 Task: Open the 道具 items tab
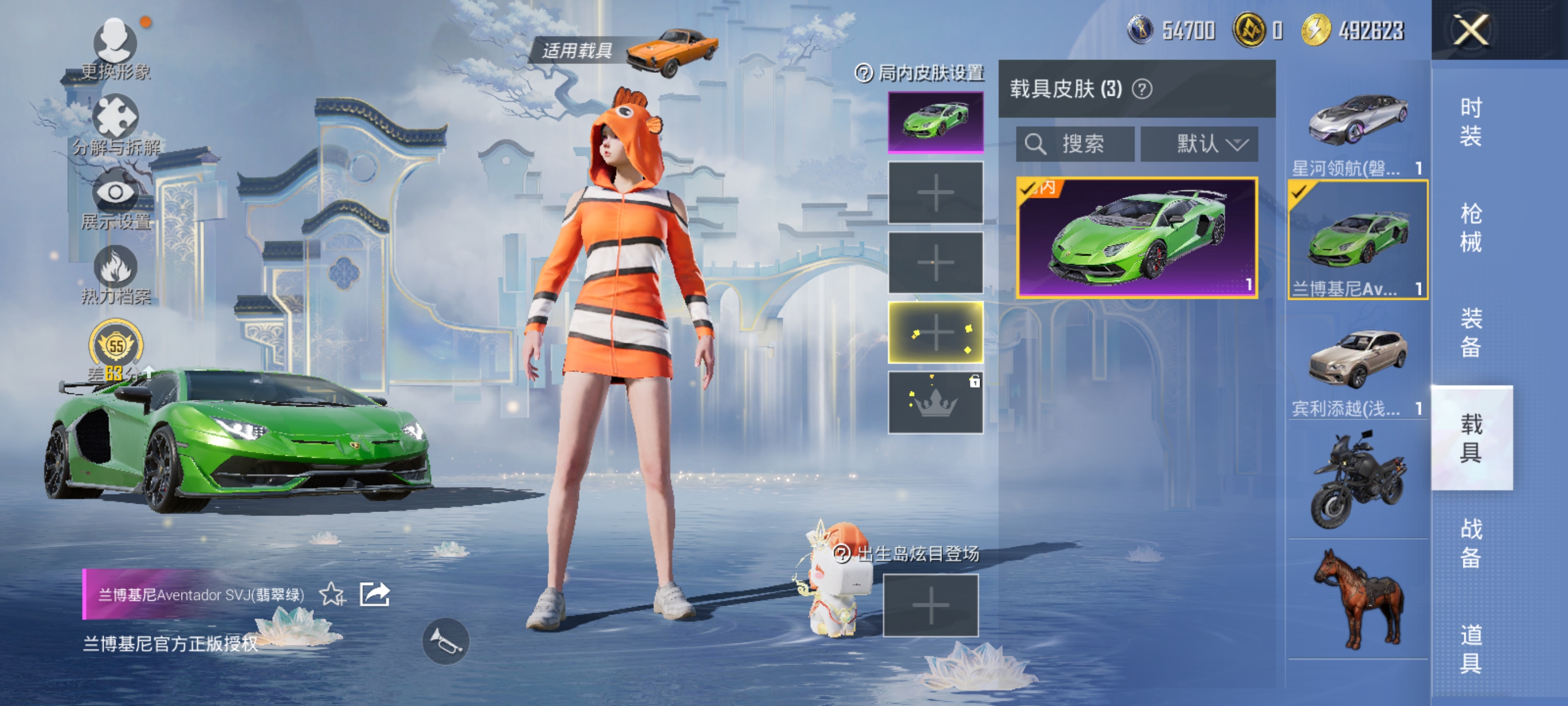click(x=1471, y=649)
